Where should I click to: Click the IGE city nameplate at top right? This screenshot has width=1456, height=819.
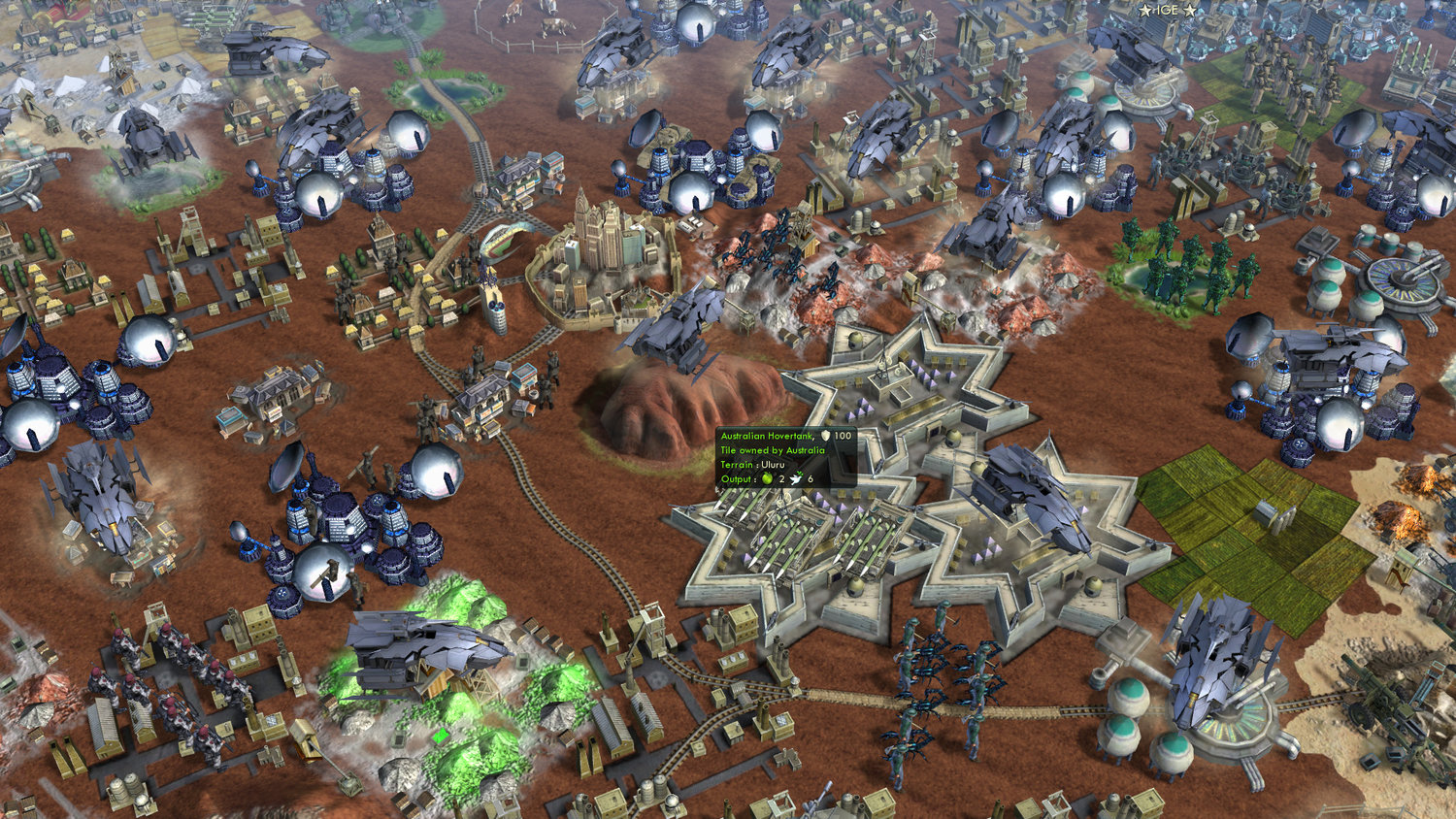point(1168,10)
